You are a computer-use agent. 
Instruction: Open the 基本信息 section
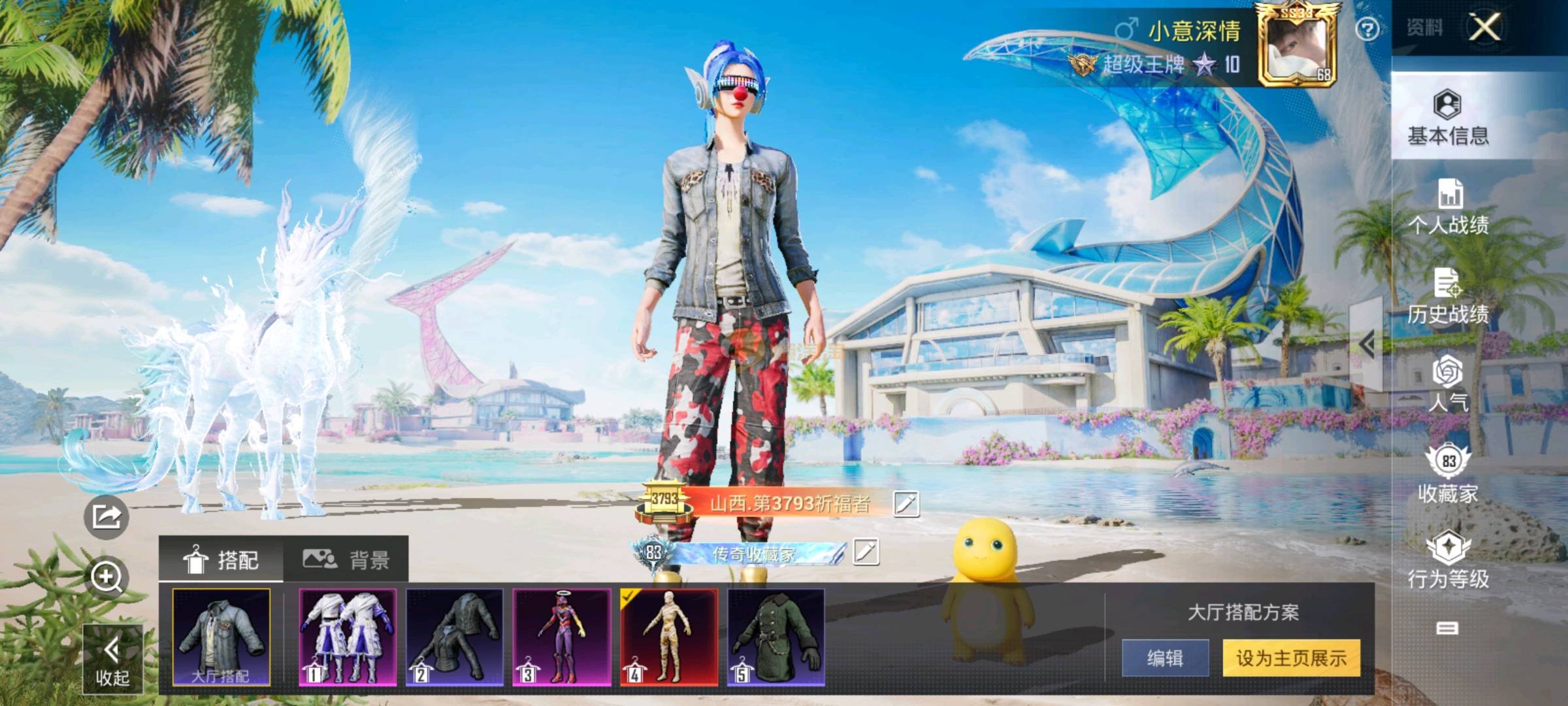[x=1448, y=118]
